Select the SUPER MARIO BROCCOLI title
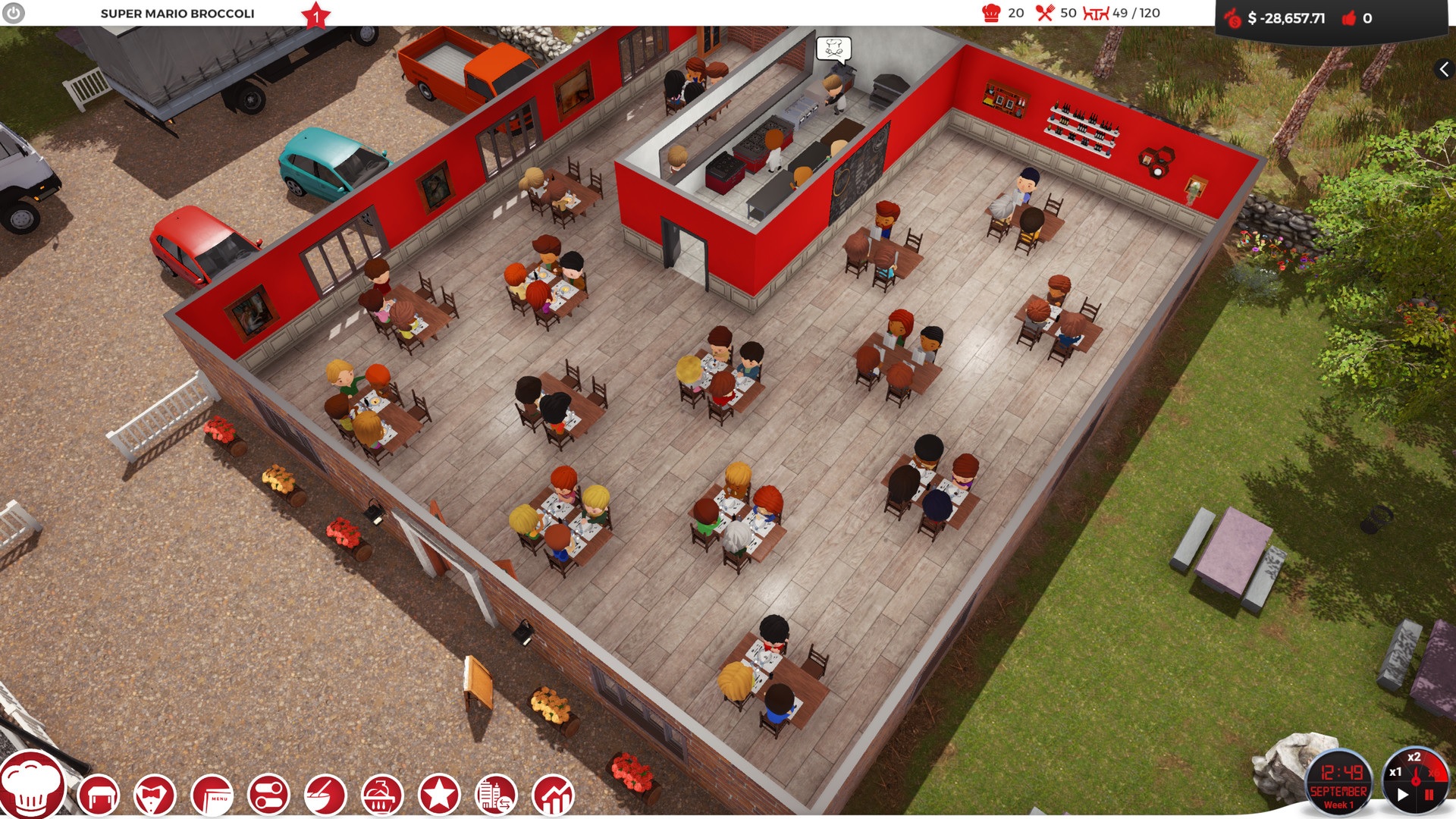The width and height of the screenshot is (1456, 819). [x=178, y=13]
